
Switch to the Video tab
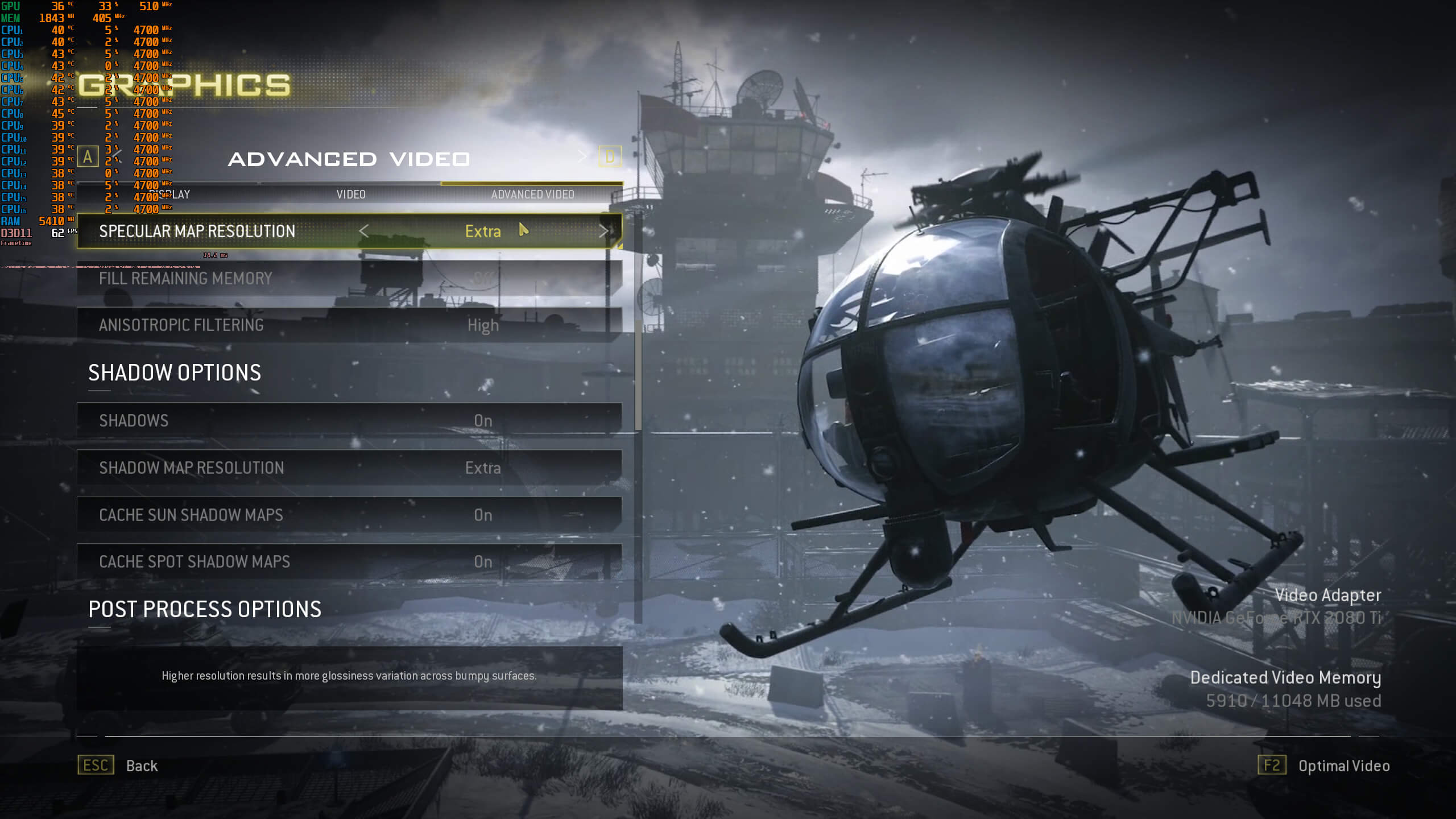coord(351,195)
